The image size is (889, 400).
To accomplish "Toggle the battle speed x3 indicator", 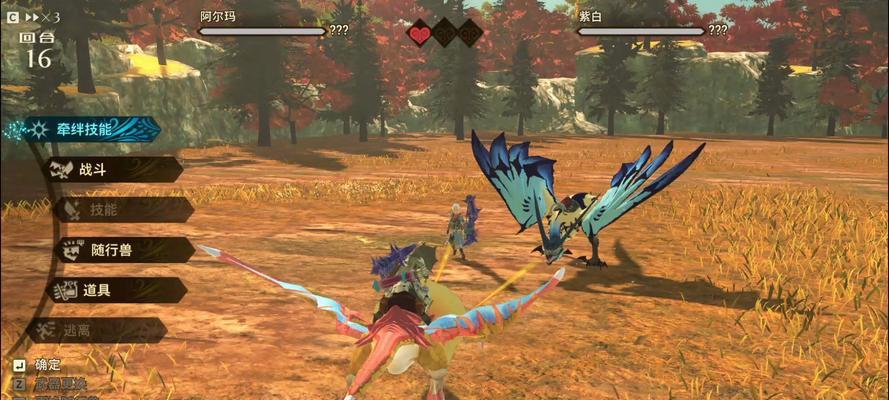I will pos(40,17).
